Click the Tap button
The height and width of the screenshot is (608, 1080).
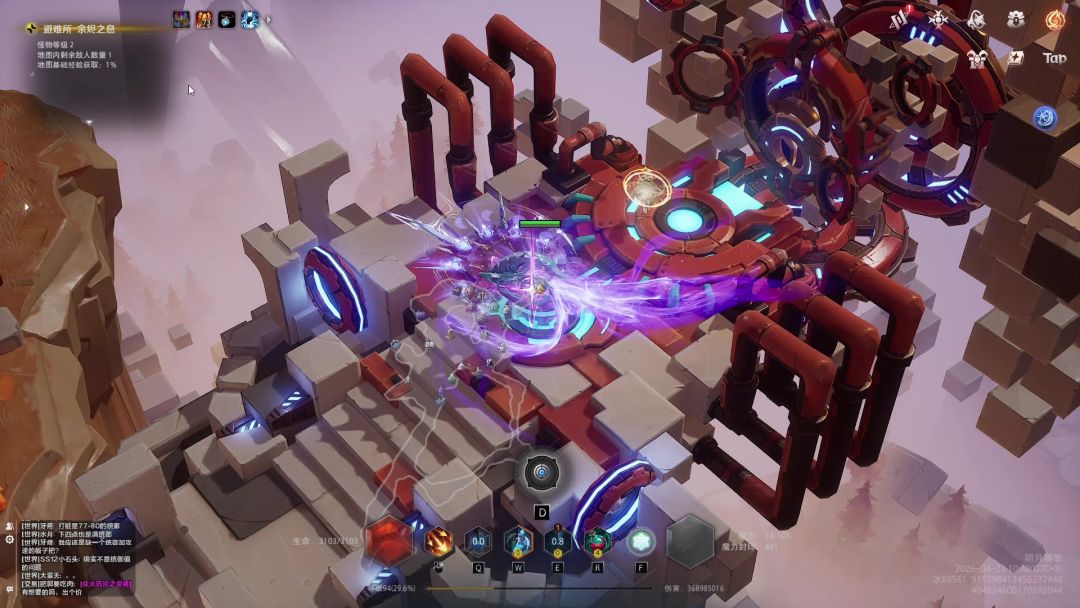[x=1054, y=58]
